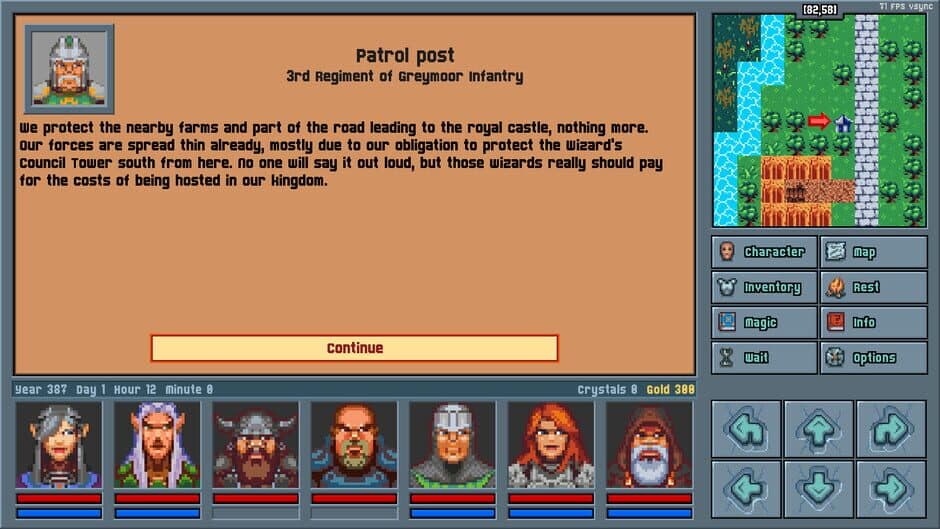Select the horned-helmet dwarf portrait
940x529 pixels.
tap(255, 445)
